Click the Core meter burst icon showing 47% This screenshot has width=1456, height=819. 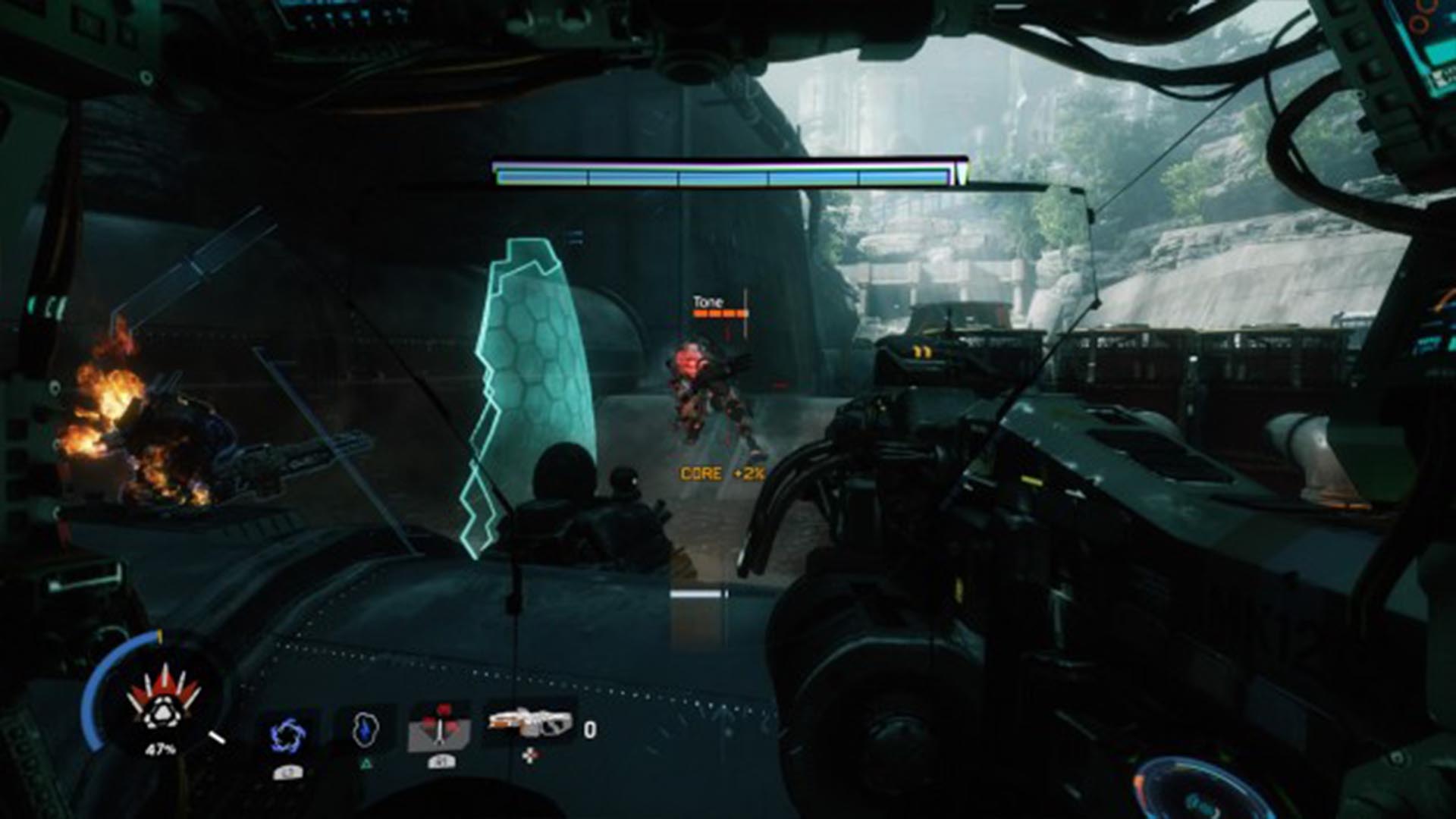point(163,712)
